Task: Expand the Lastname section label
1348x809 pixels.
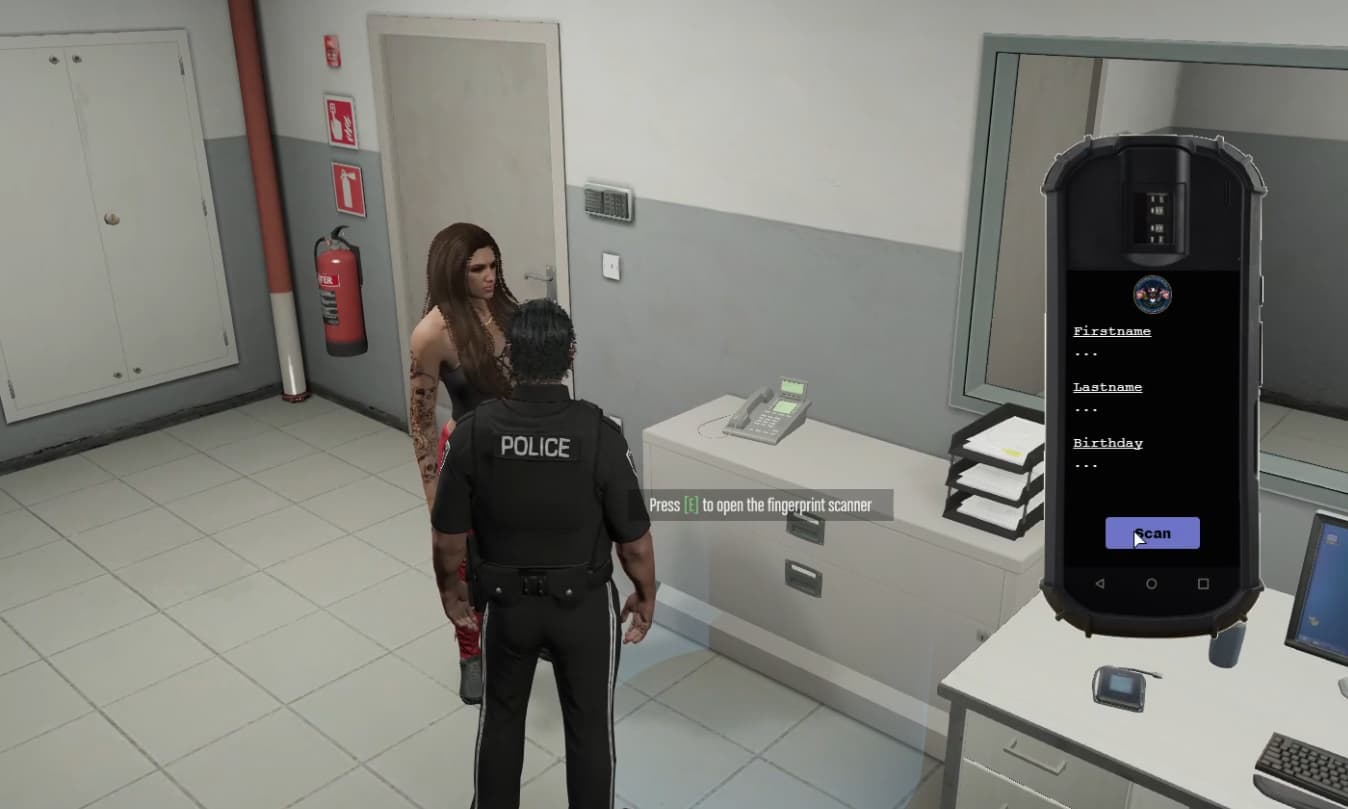Action: click(x=1107, y=387)
